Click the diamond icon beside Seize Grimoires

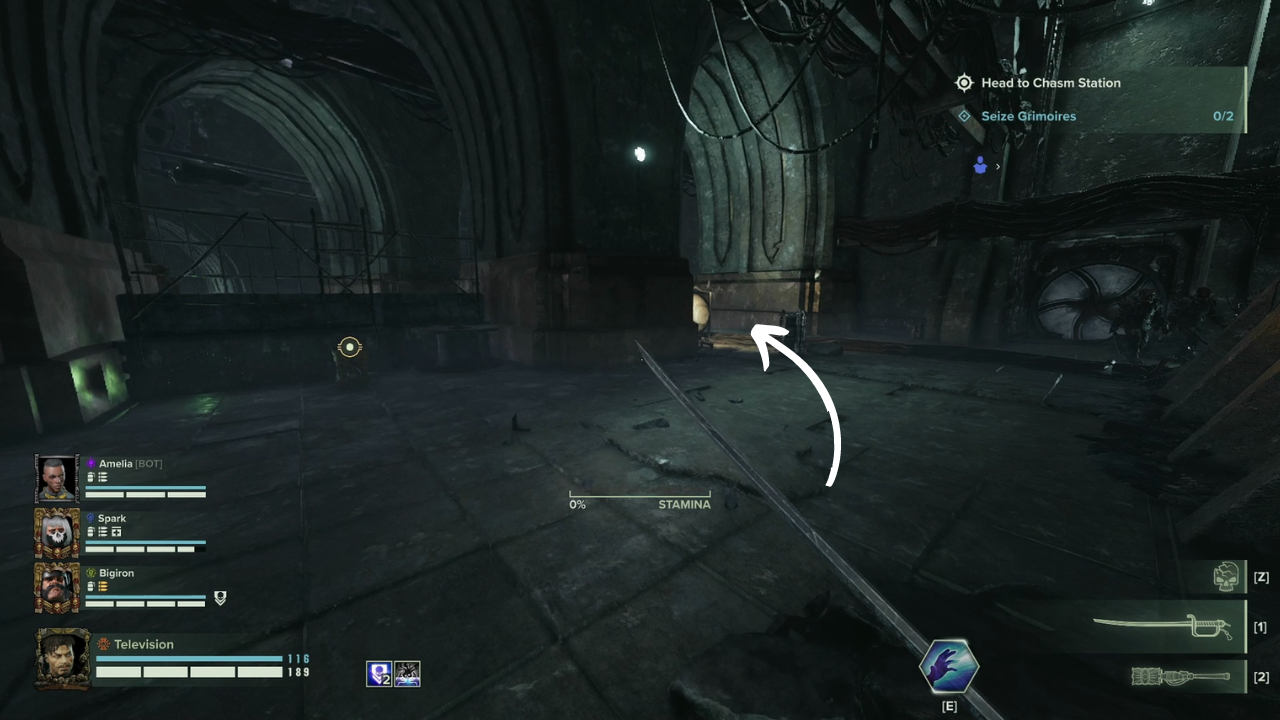click(964, 116)
